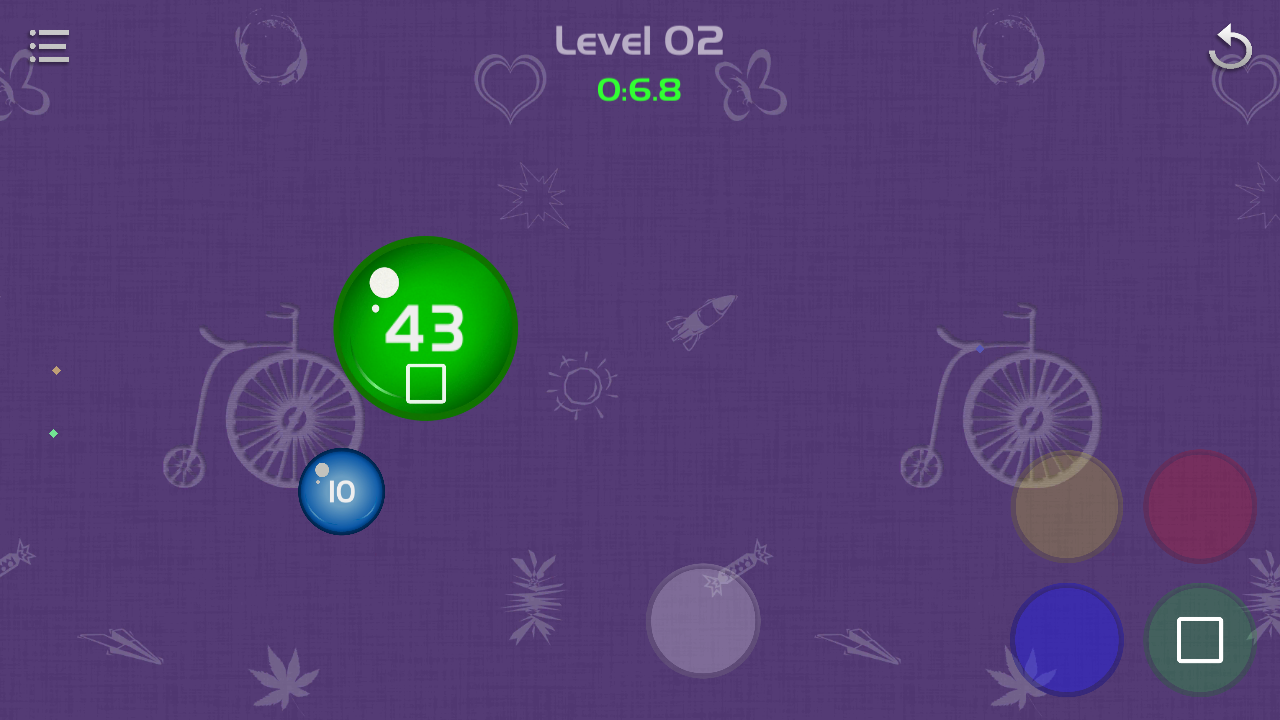Click the green timer showing 0:6.8
This screenshot has width=1280, height=720.
tap(639, 90)
